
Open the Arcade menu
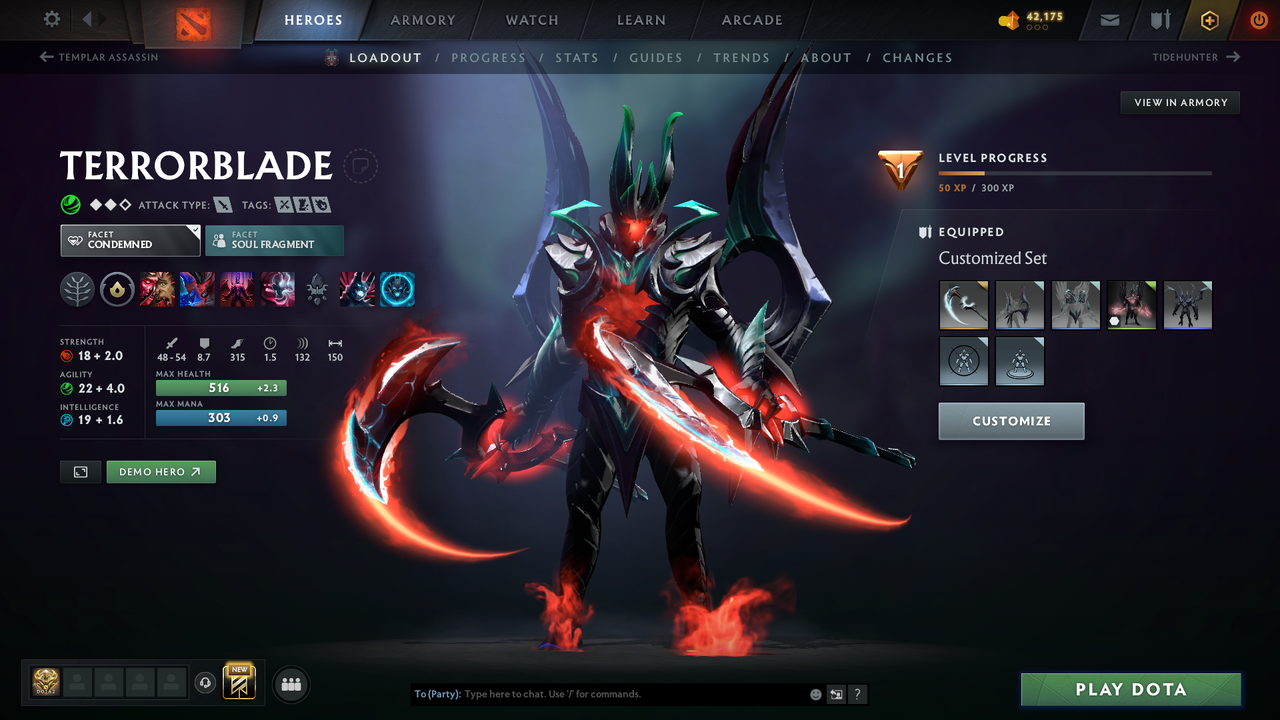pyautogui.click(x=751, y=19)
